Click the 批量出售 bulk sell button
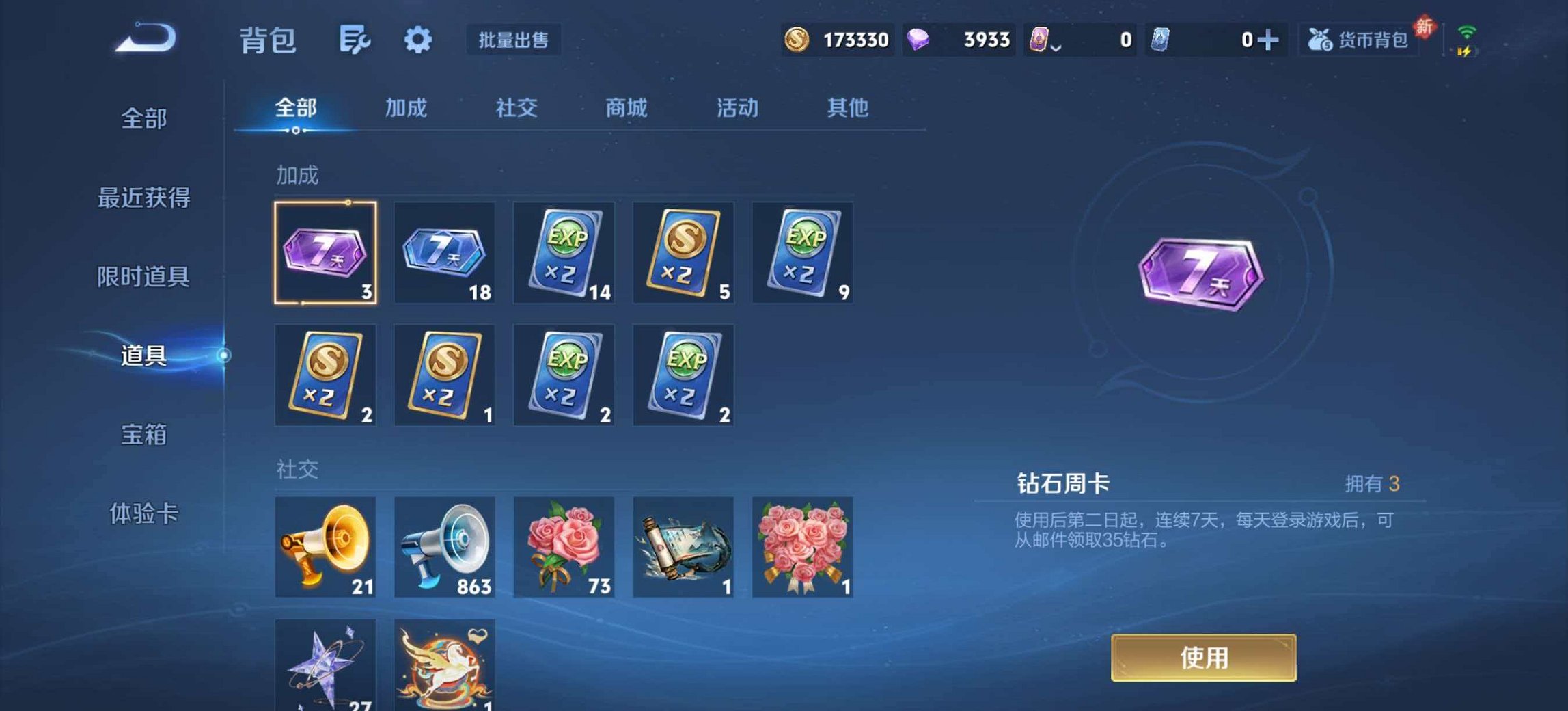Viewport: 1568px width, 711px height. point(514,41)
